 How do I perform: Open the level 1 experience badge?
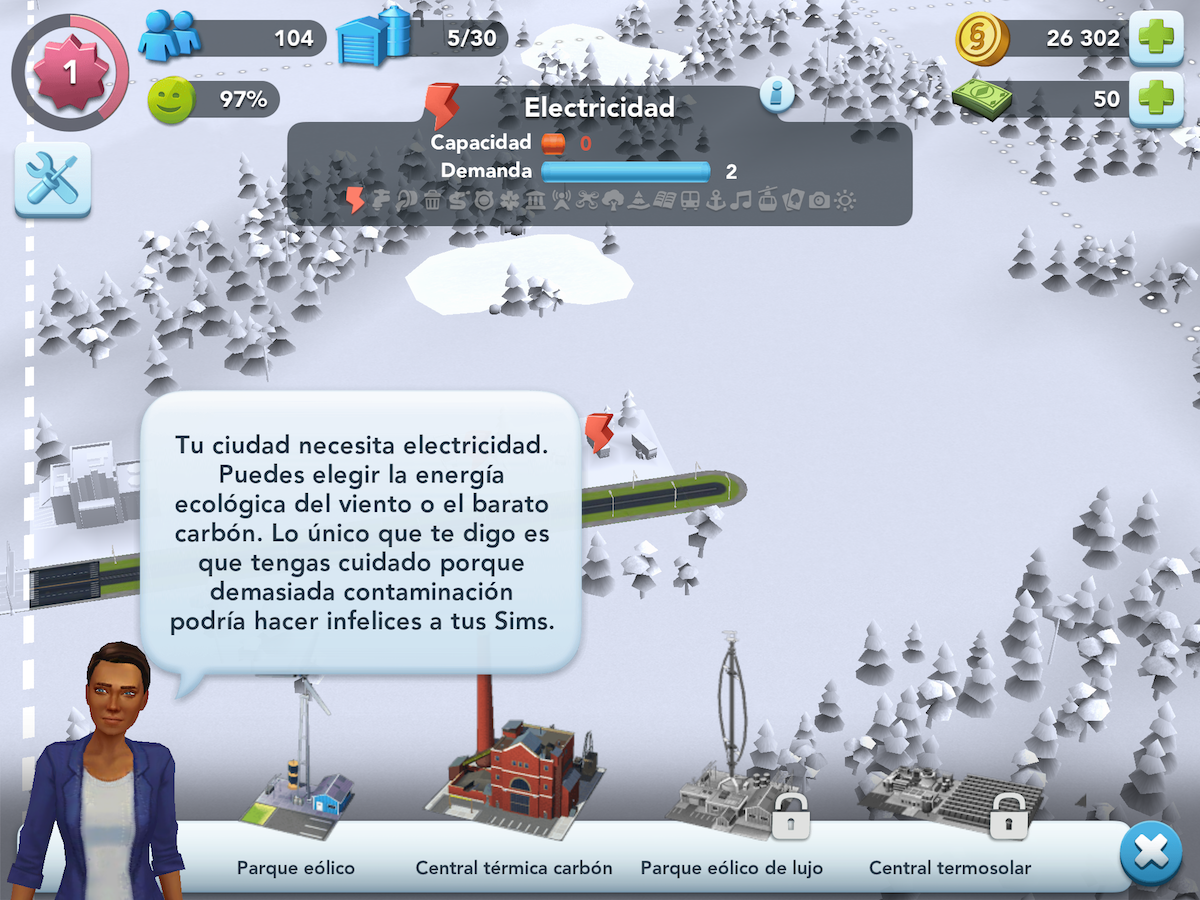[70, 72]
